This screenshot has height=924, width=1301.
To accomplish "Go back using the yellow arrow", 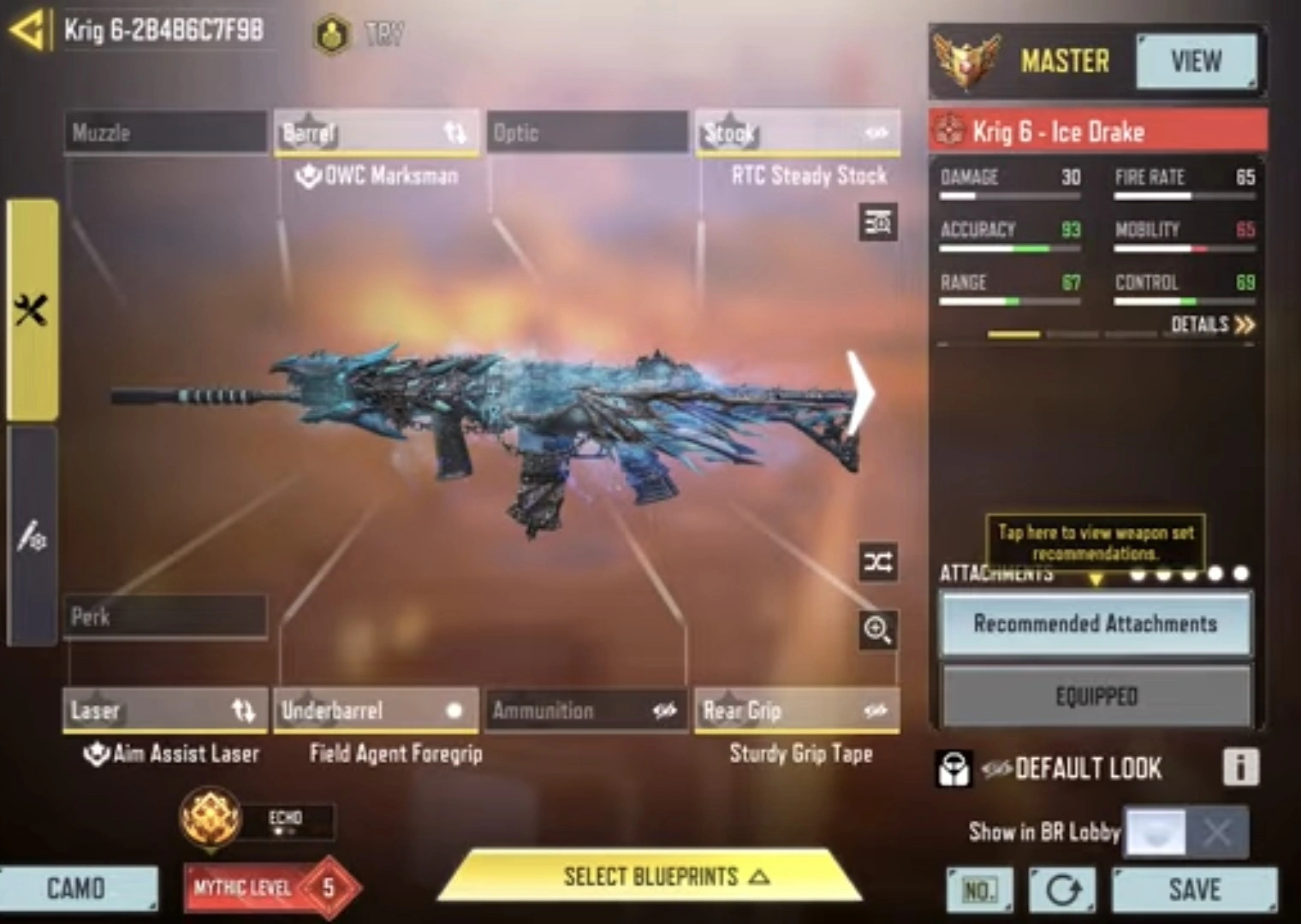I will pos(27,31).
